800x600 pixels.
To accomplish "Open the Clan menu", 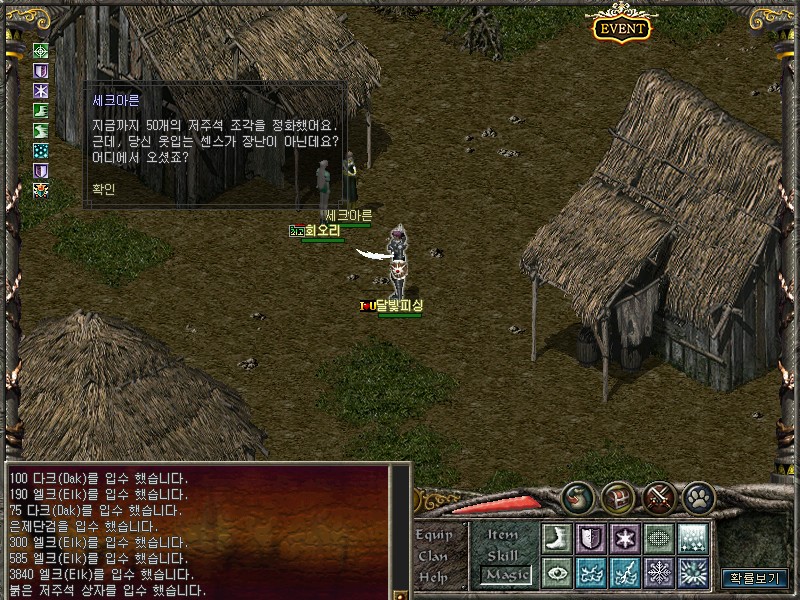I will click(434, 556).
